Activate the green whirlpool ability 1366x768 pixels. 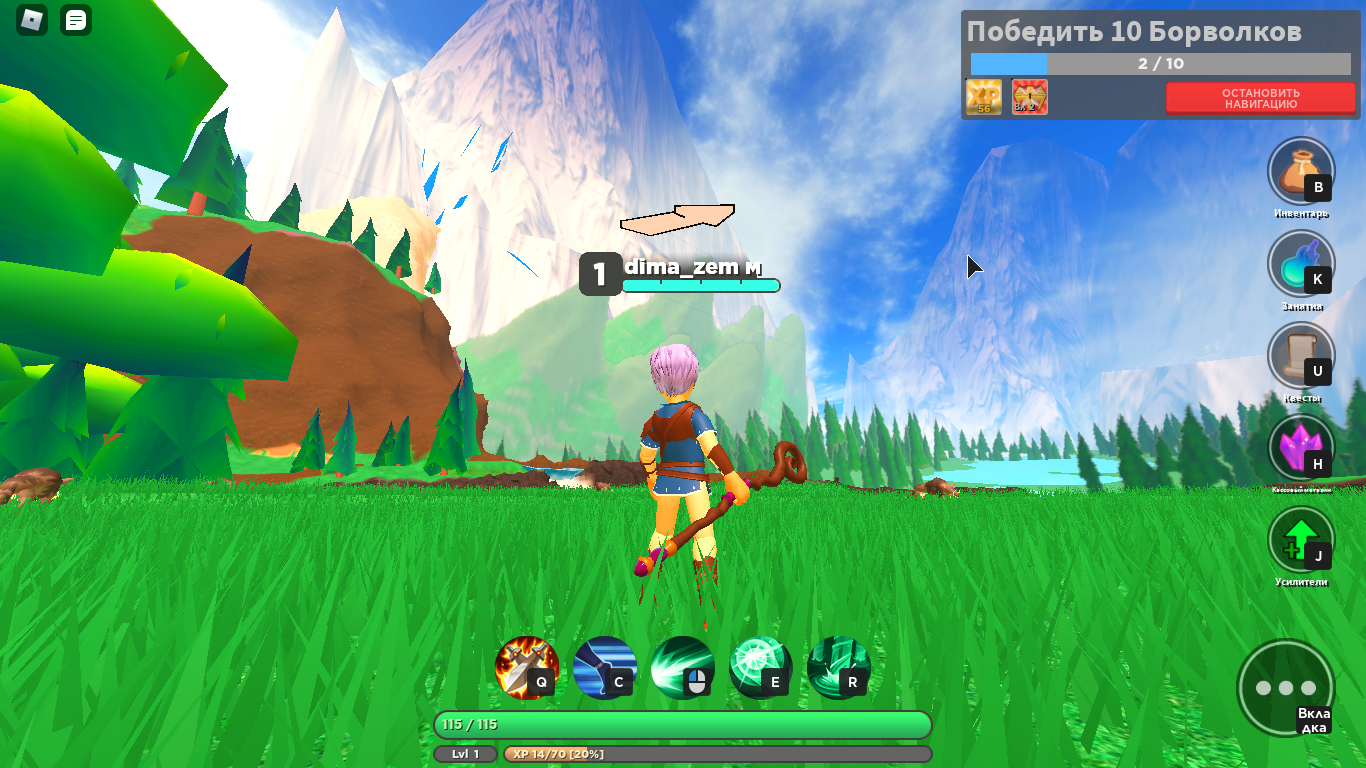coord(838,667)
